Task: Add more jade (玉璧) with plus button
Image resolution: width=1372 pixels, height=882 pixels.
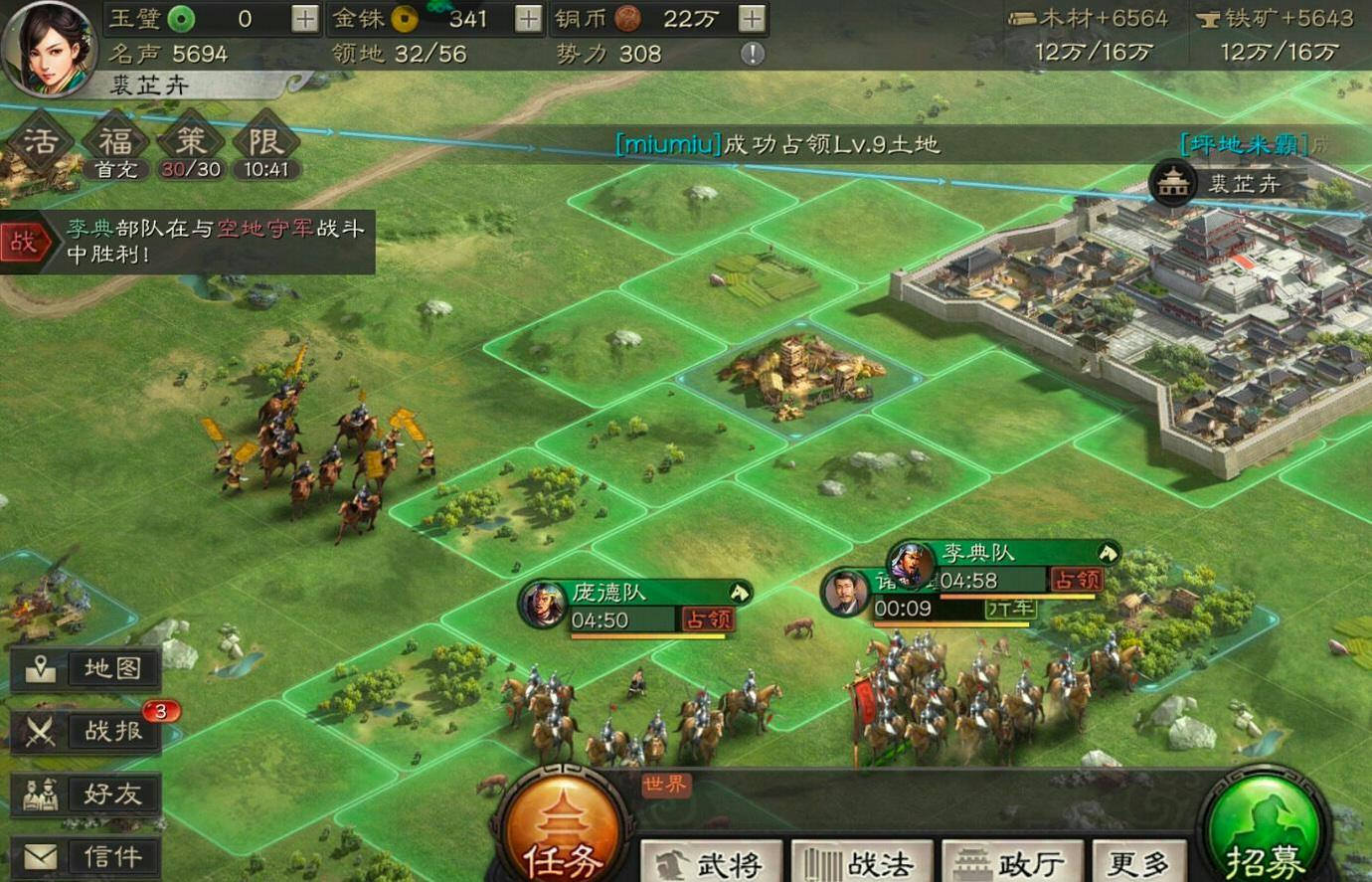Action: pyautogui.click(x=305, y=19)
